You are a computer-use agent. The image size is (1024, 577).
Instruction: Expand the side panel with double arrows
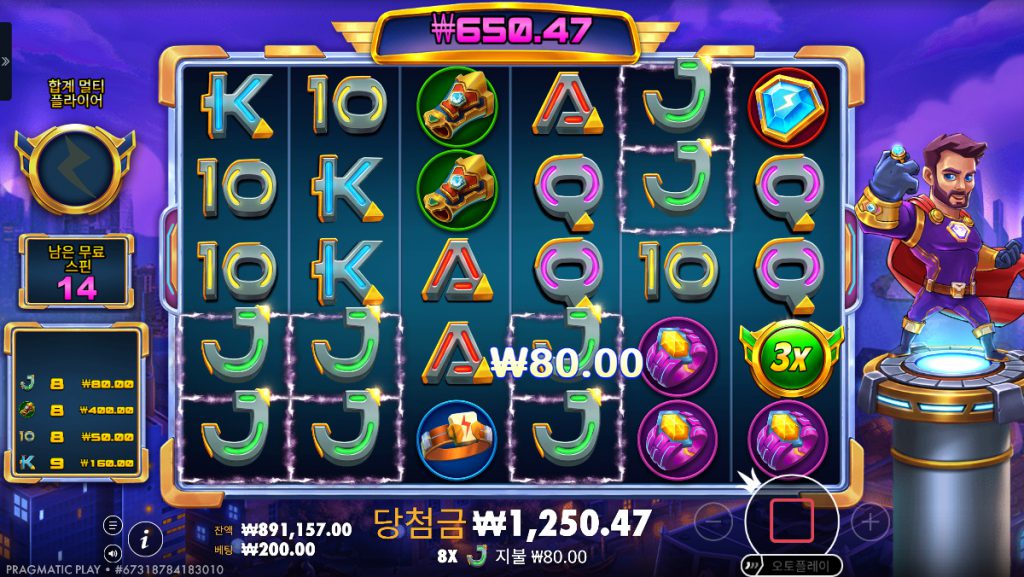click(x=5, y=61)
